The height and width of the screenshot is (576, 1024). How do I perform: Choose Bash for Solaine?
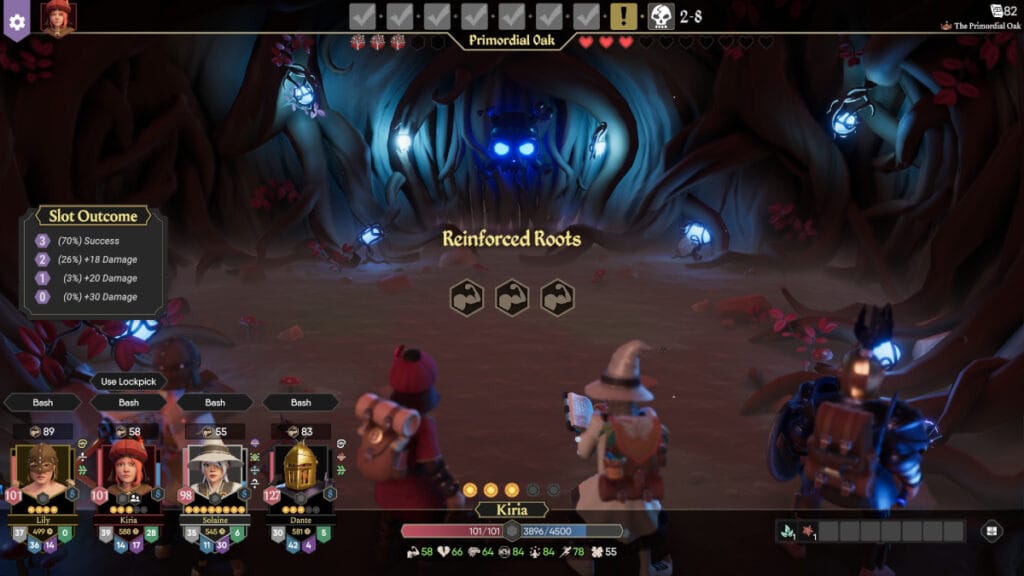tap(215, 402)
